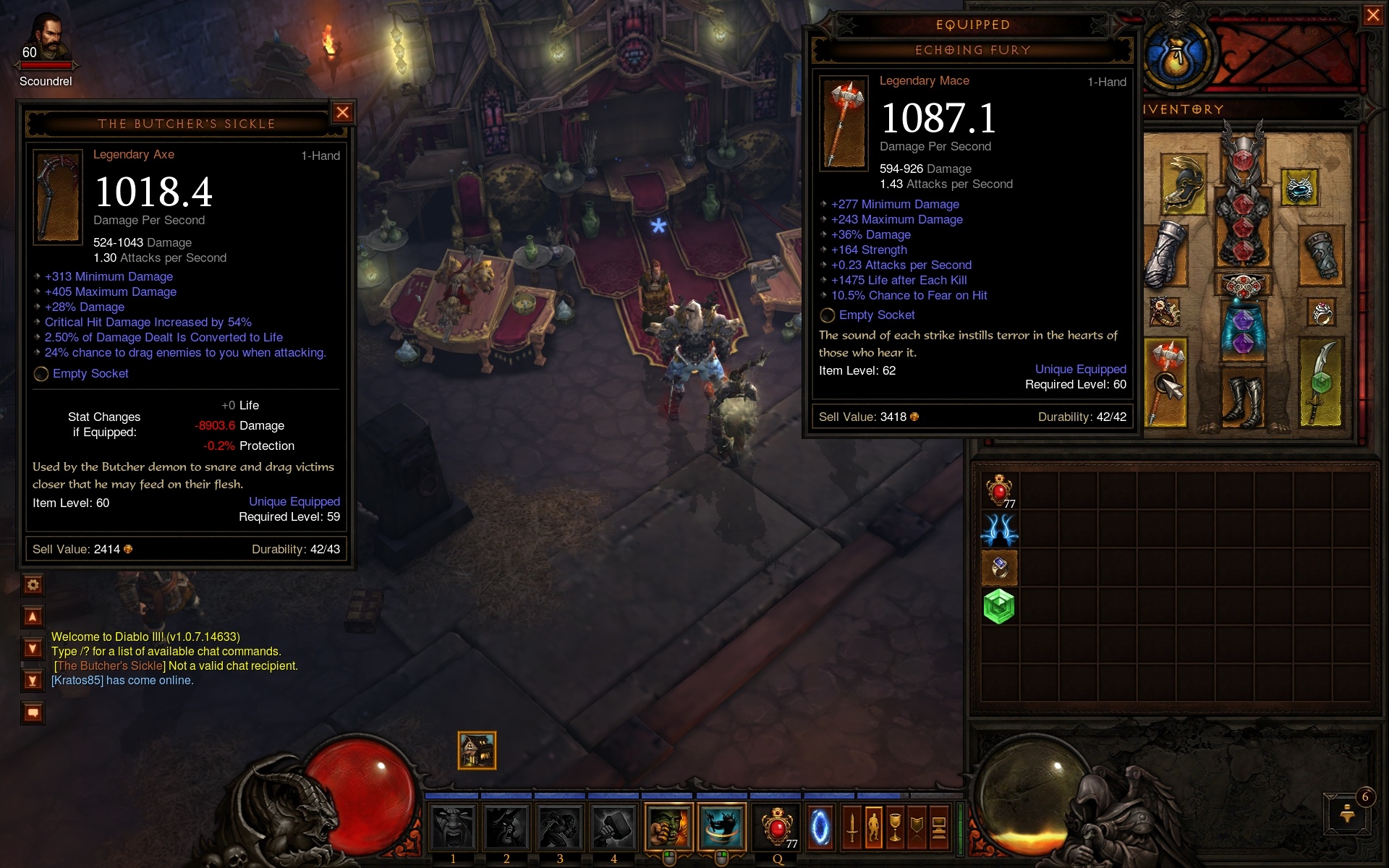This screenshot has width=1389, height=868.
Task: Close the inventory panel
Action: pyautogui.click(x=1372, y=15)
